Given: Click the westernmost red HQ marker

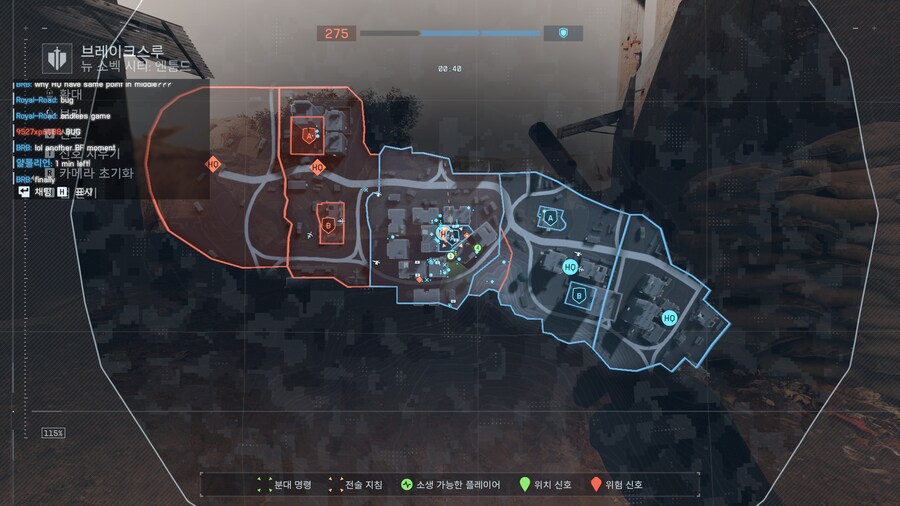Looking at the screenshot, I should tap(213, 163).
